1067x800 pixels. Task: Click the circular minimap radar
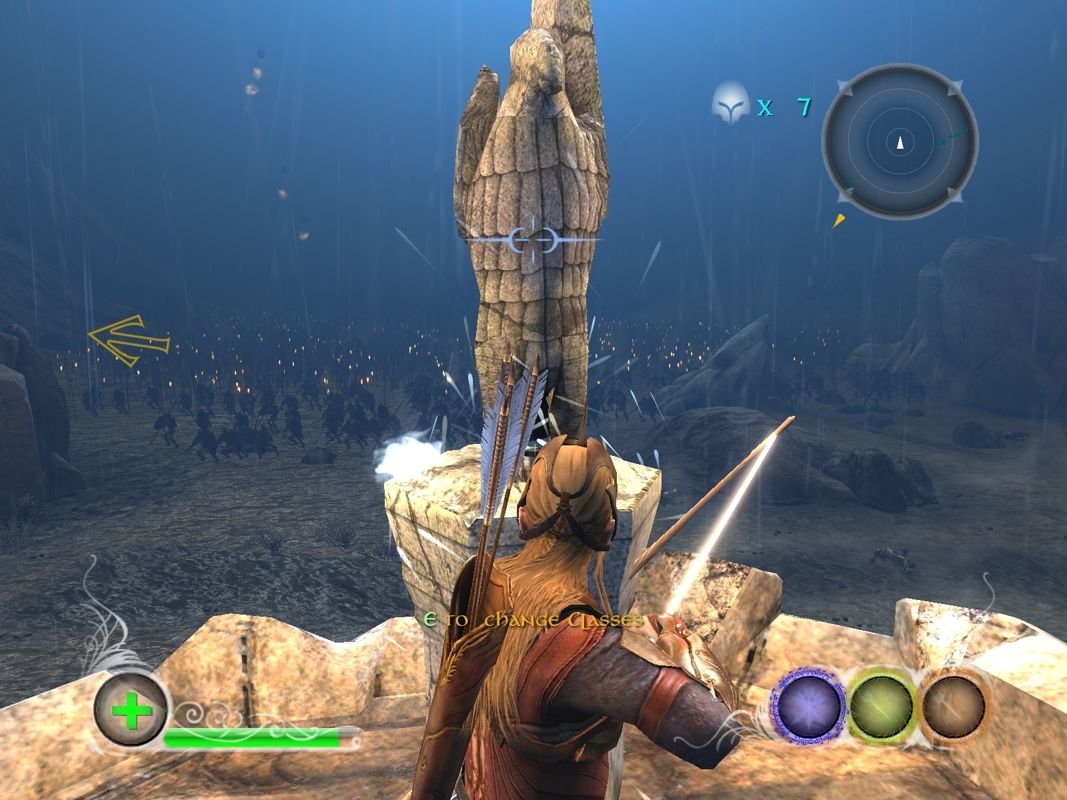click(x=899, y=142)
